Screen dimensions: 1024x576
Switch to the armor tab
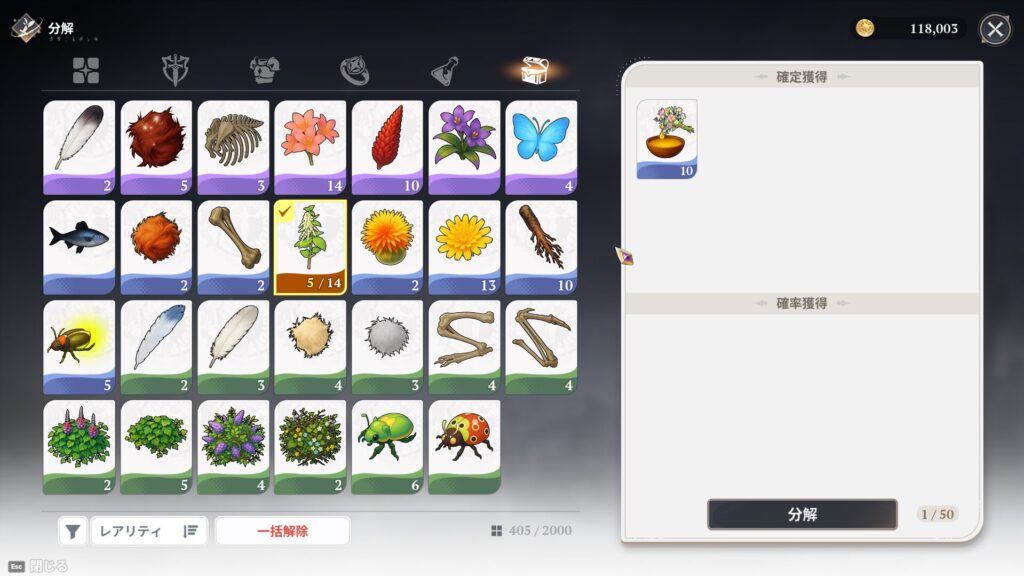[x=264, y=70]
